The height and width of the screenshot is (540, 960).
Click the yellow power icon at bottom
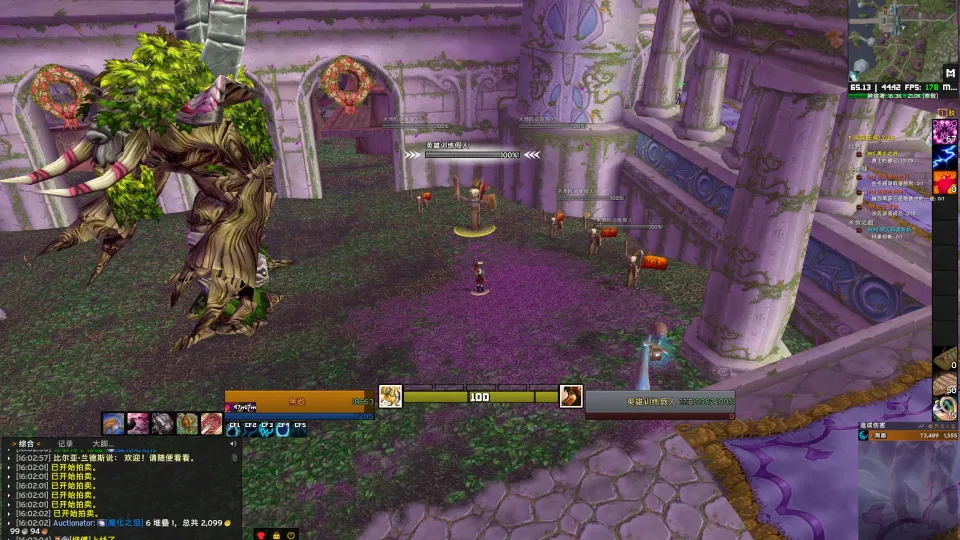(x=290, y=535)
